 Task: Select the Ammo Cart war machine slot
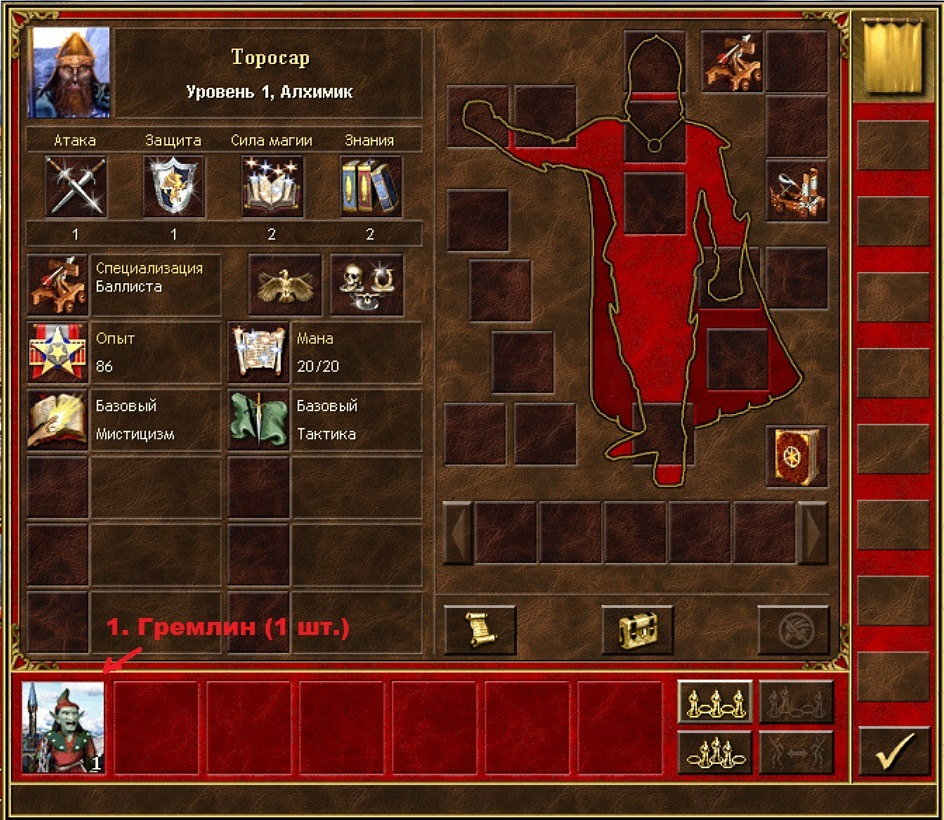point(796,190)
